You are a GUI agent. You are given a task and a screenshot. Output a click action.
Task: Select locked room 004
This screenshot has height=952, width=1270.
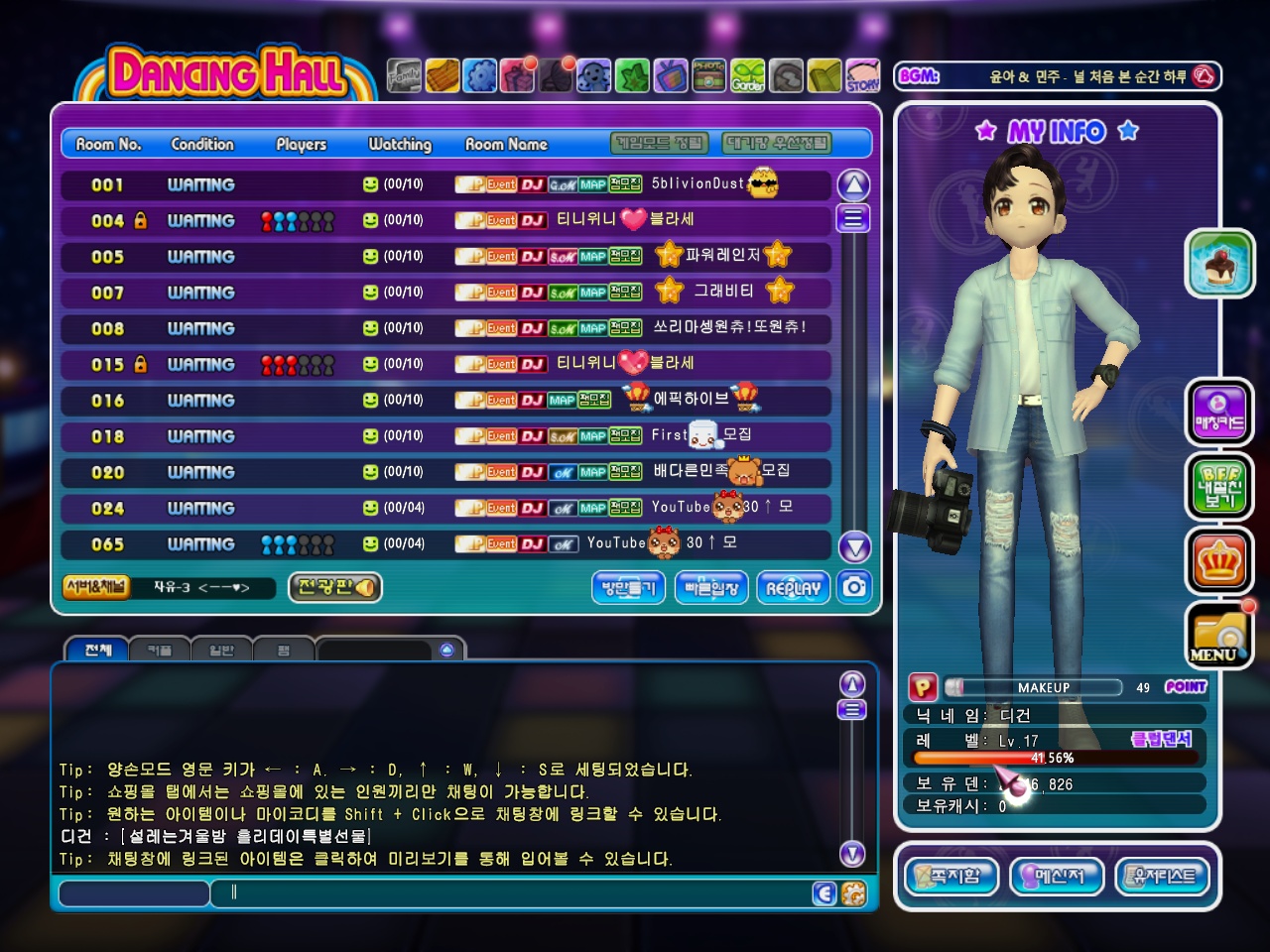[x=445, y=220]
